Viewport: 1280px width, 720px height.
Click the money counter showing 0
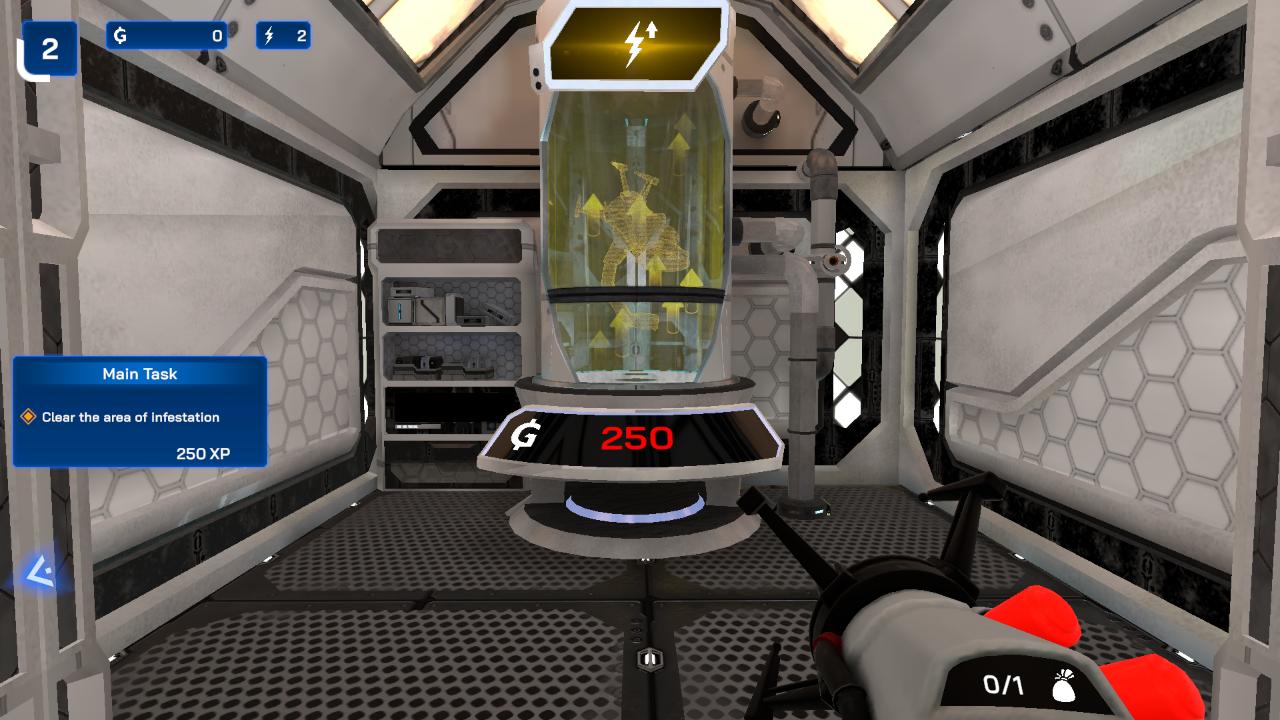click(167, 36)
